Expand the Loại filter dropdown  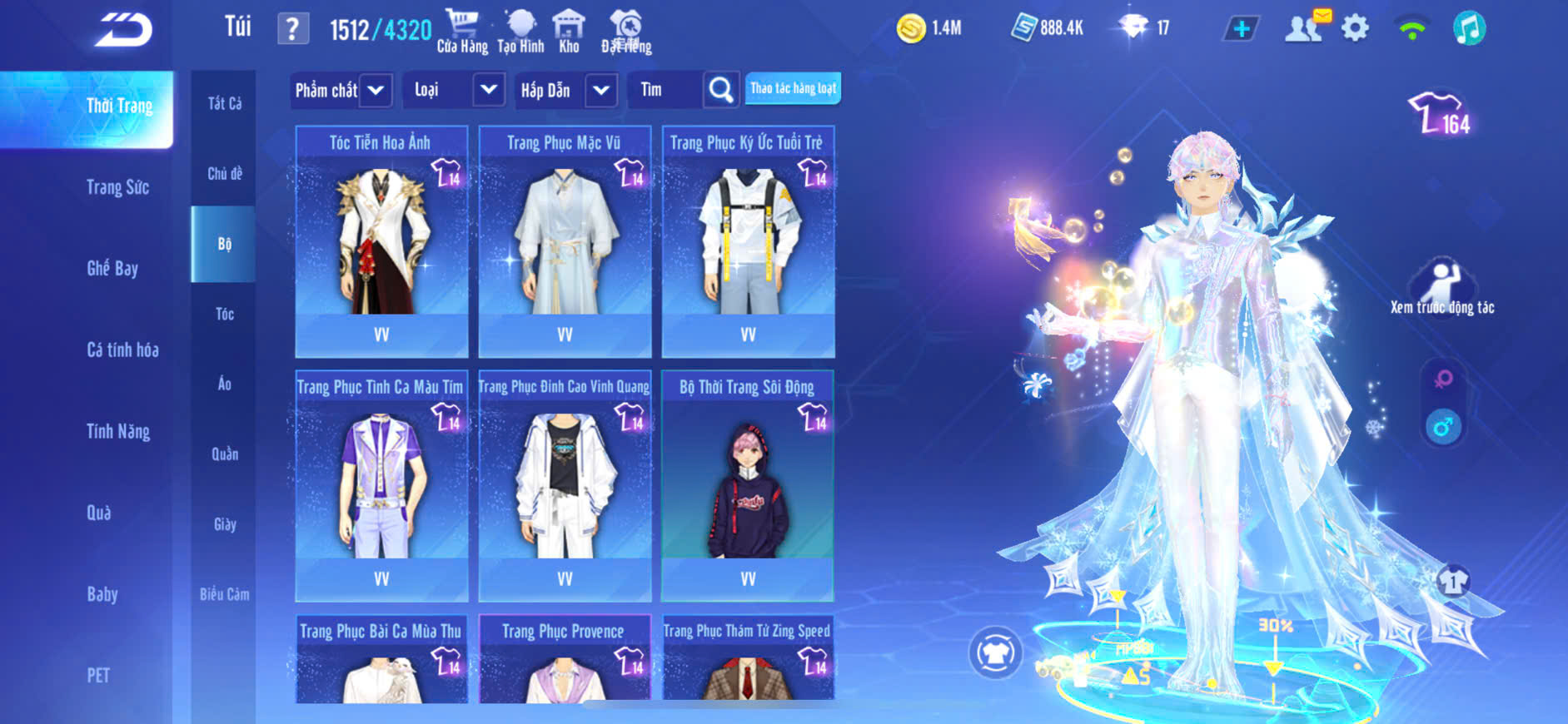click(x=488, y=90)
